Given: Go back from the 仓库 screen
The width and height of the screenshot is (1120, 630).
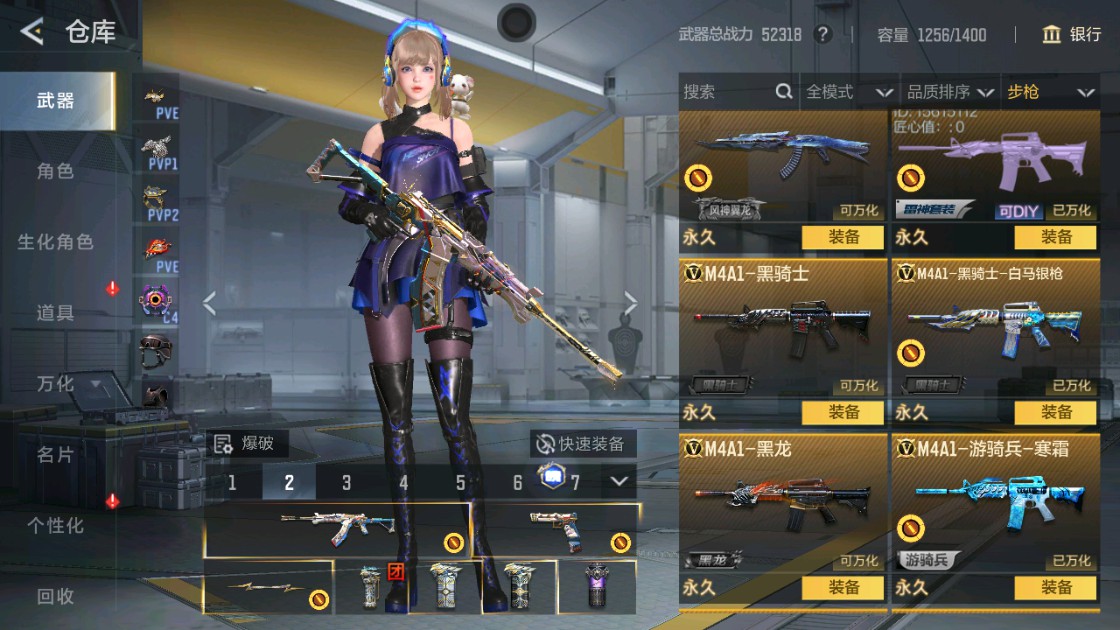Looking at the screenshot, I should tap(32, 33).
